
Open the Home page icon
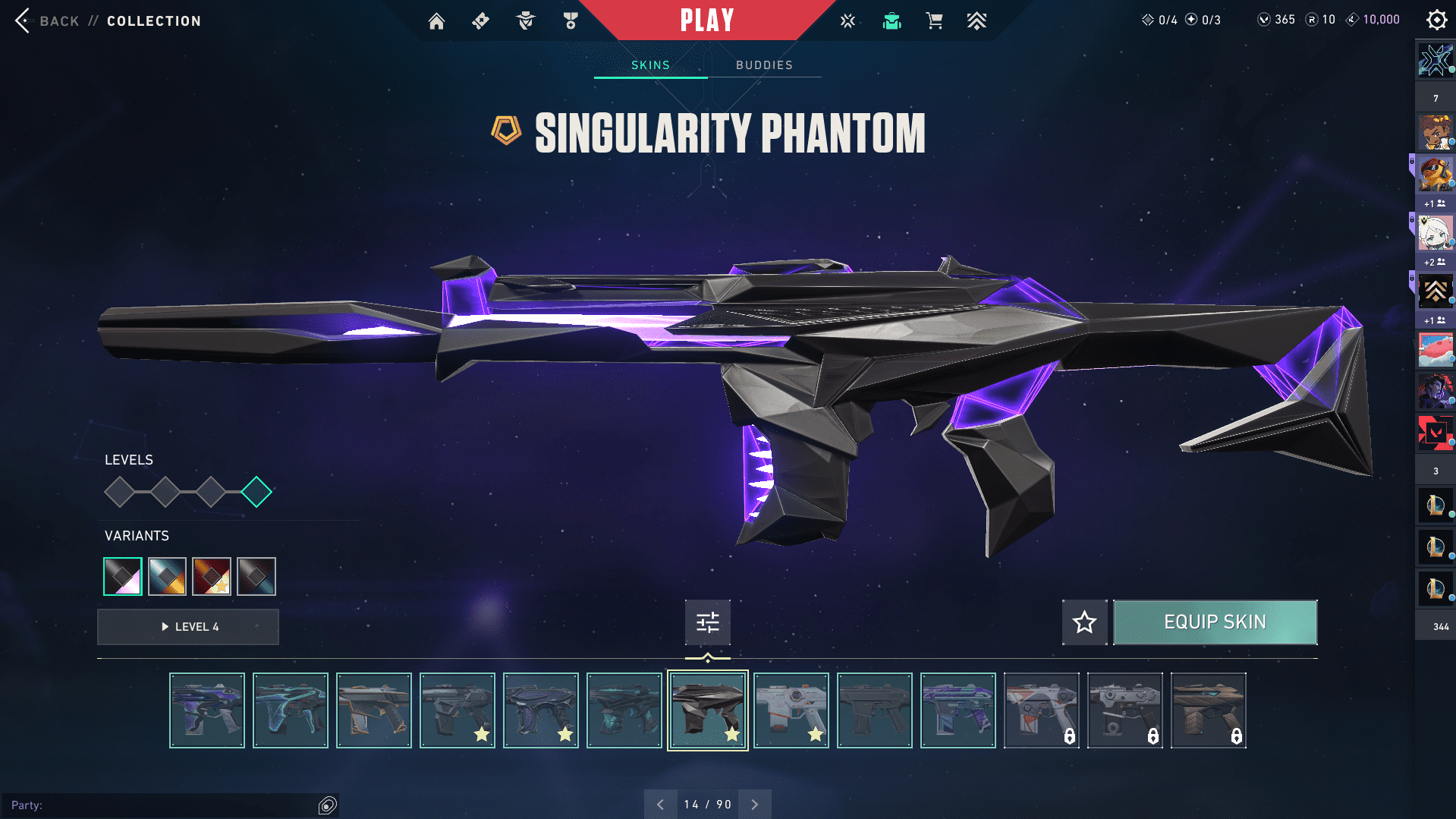pos(436,21)
